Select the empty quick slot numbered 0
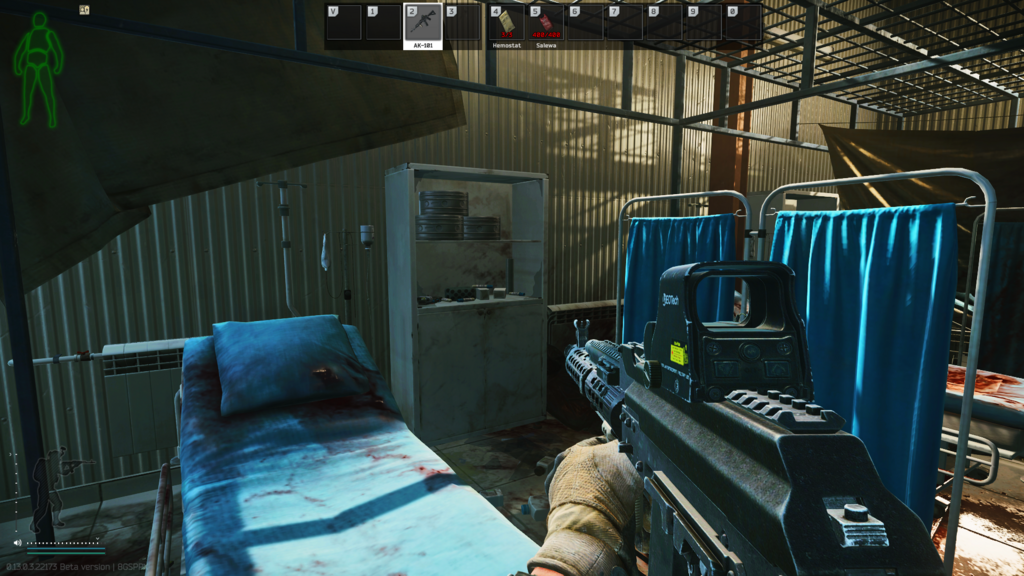 (x=743, y=23)
